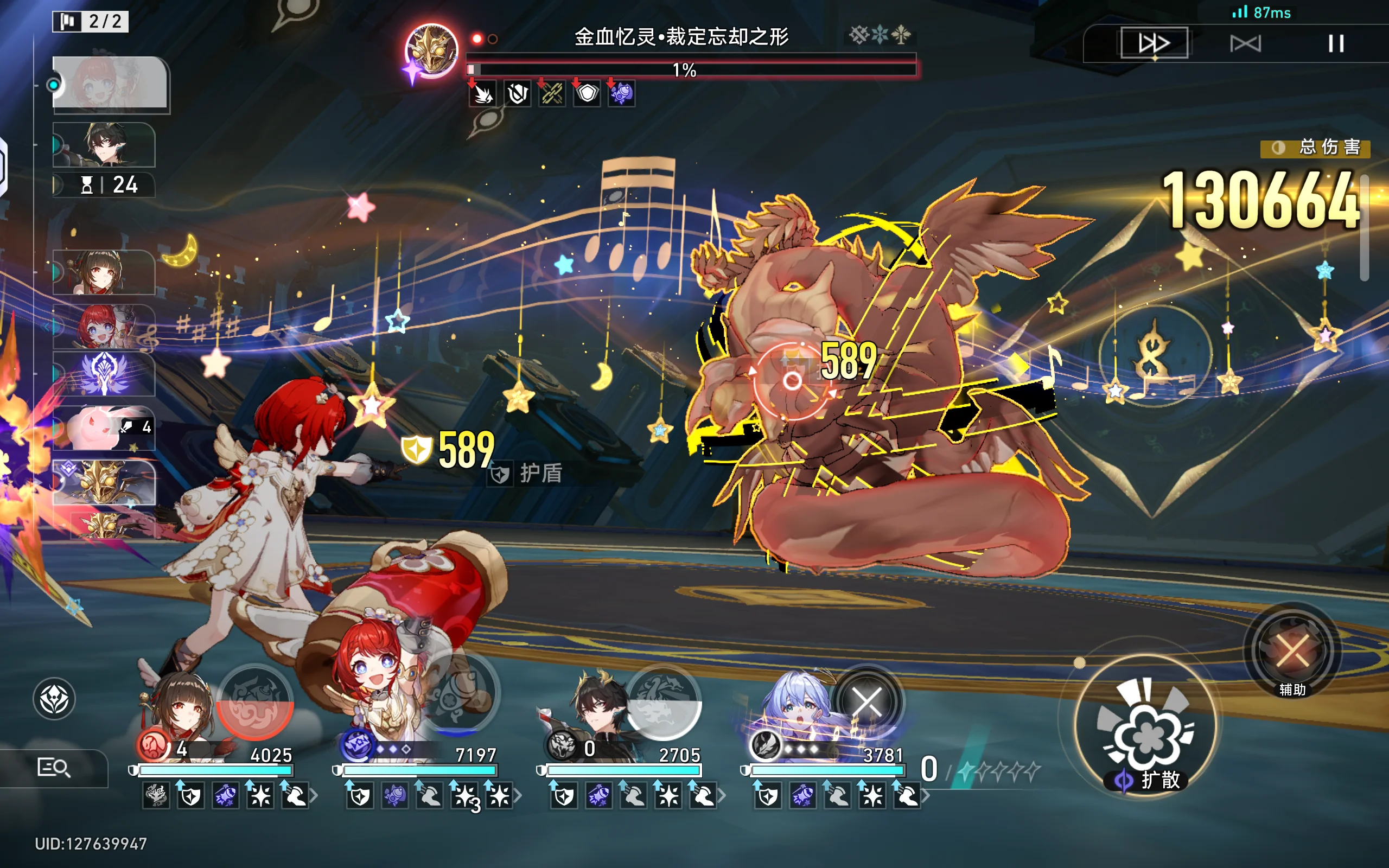1389x868 pixels.
Task: Expand the buff list of the 4025 HP character
Action: click(x=314, y=796)
